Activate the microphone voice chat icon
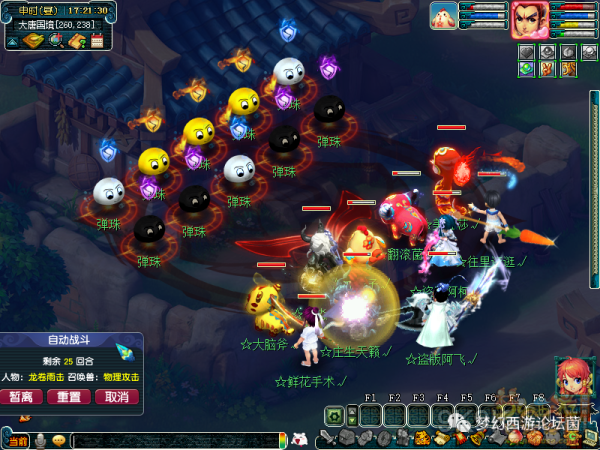This screenshot has width=600, height=450. pyautogui.click(x=41, y=440)
